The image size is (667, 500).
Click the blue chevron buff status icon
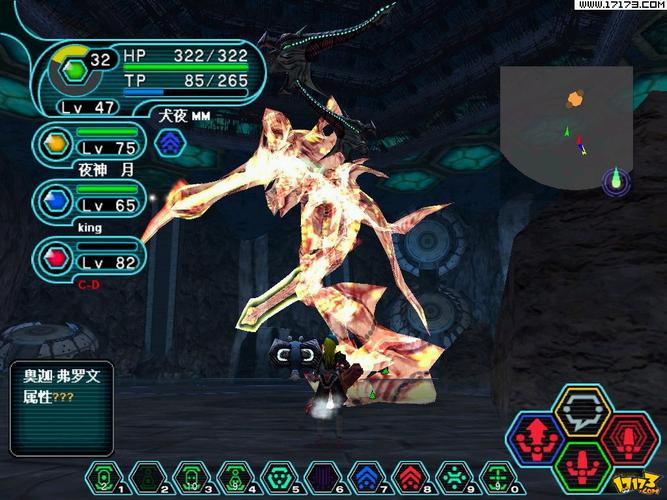click(172, 142)
